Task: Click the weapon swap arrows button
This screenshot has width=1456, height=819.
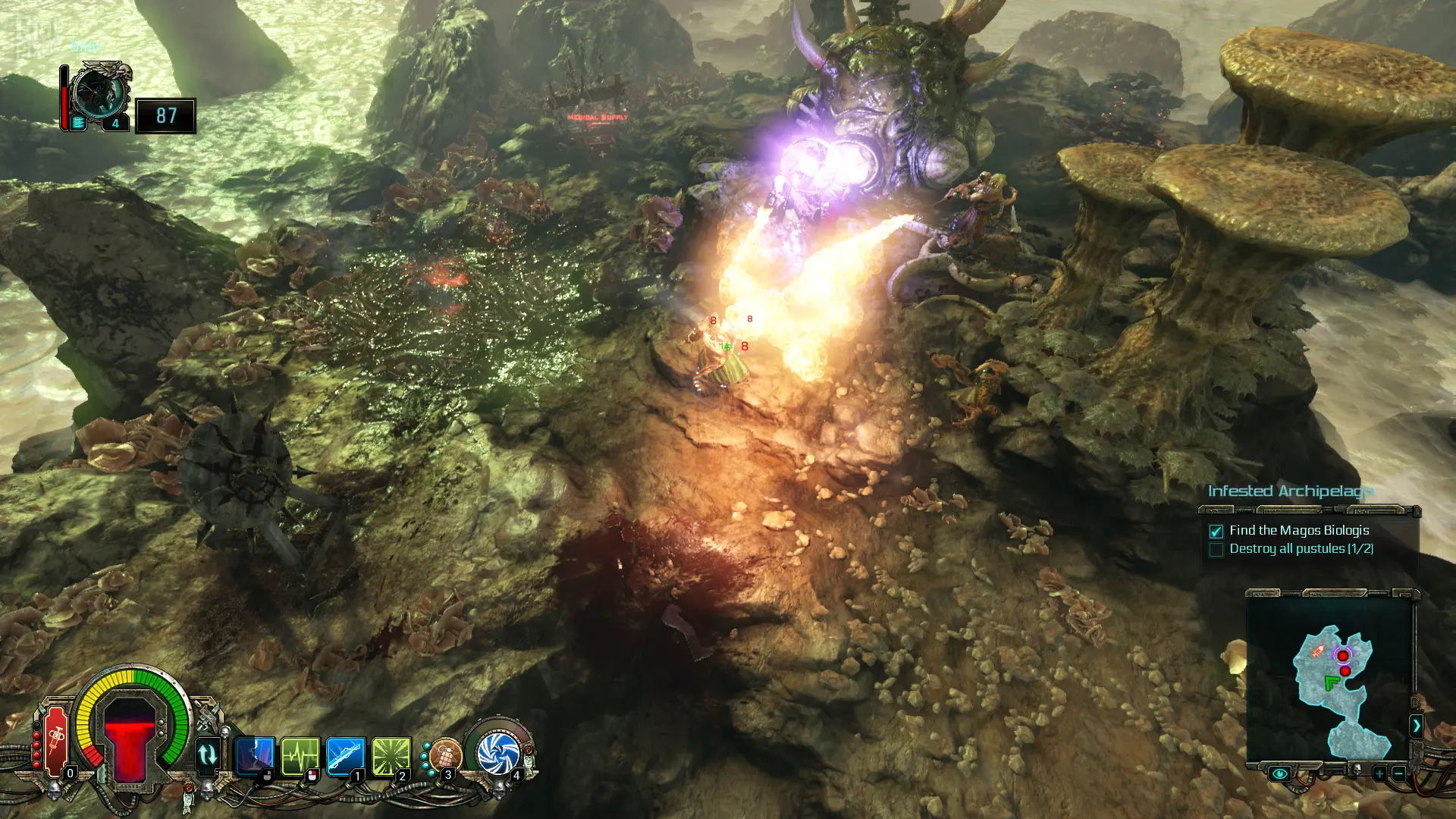Action: click(207, 755)
